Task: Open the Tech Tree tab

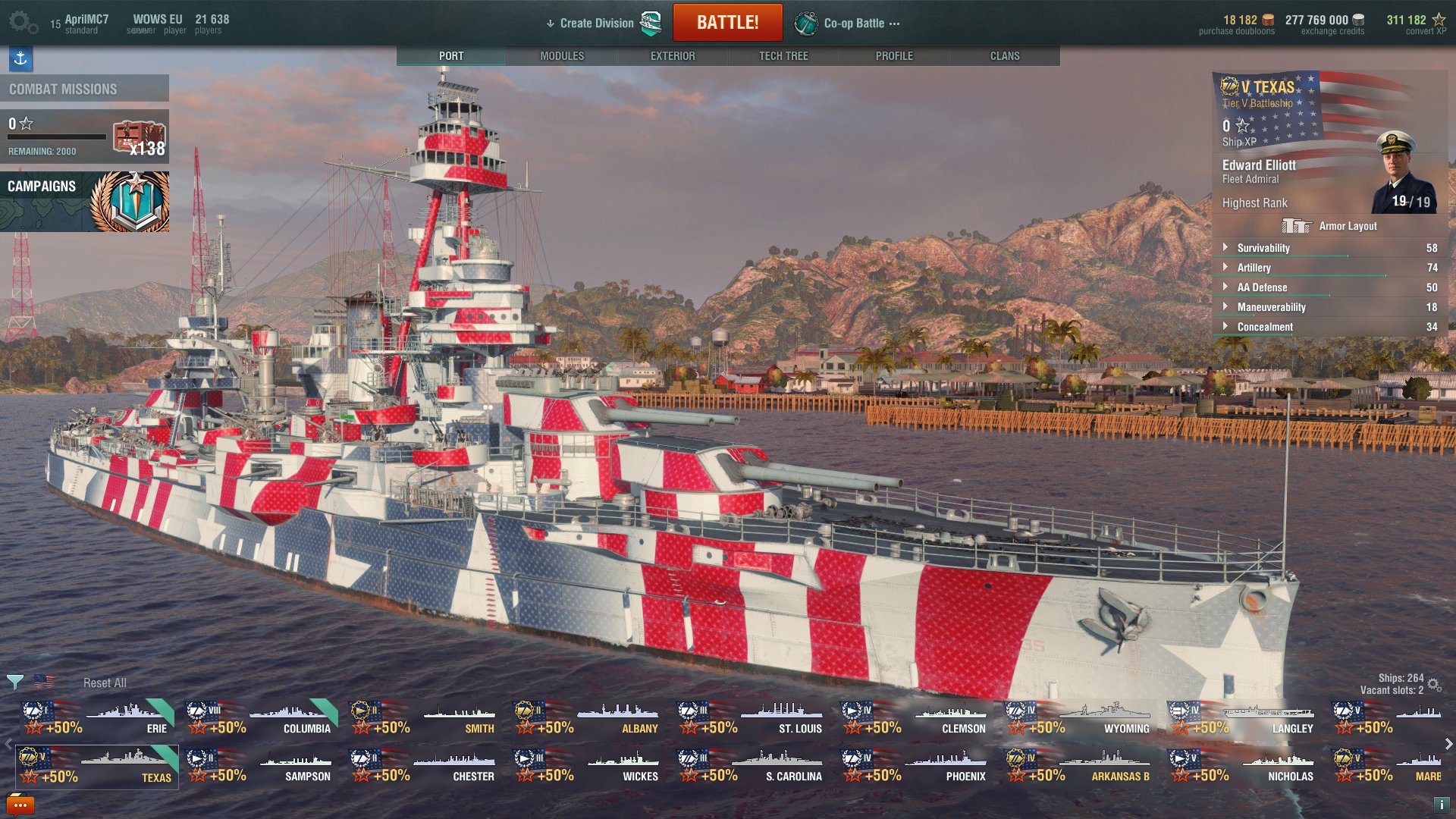Action: point(783,56)
